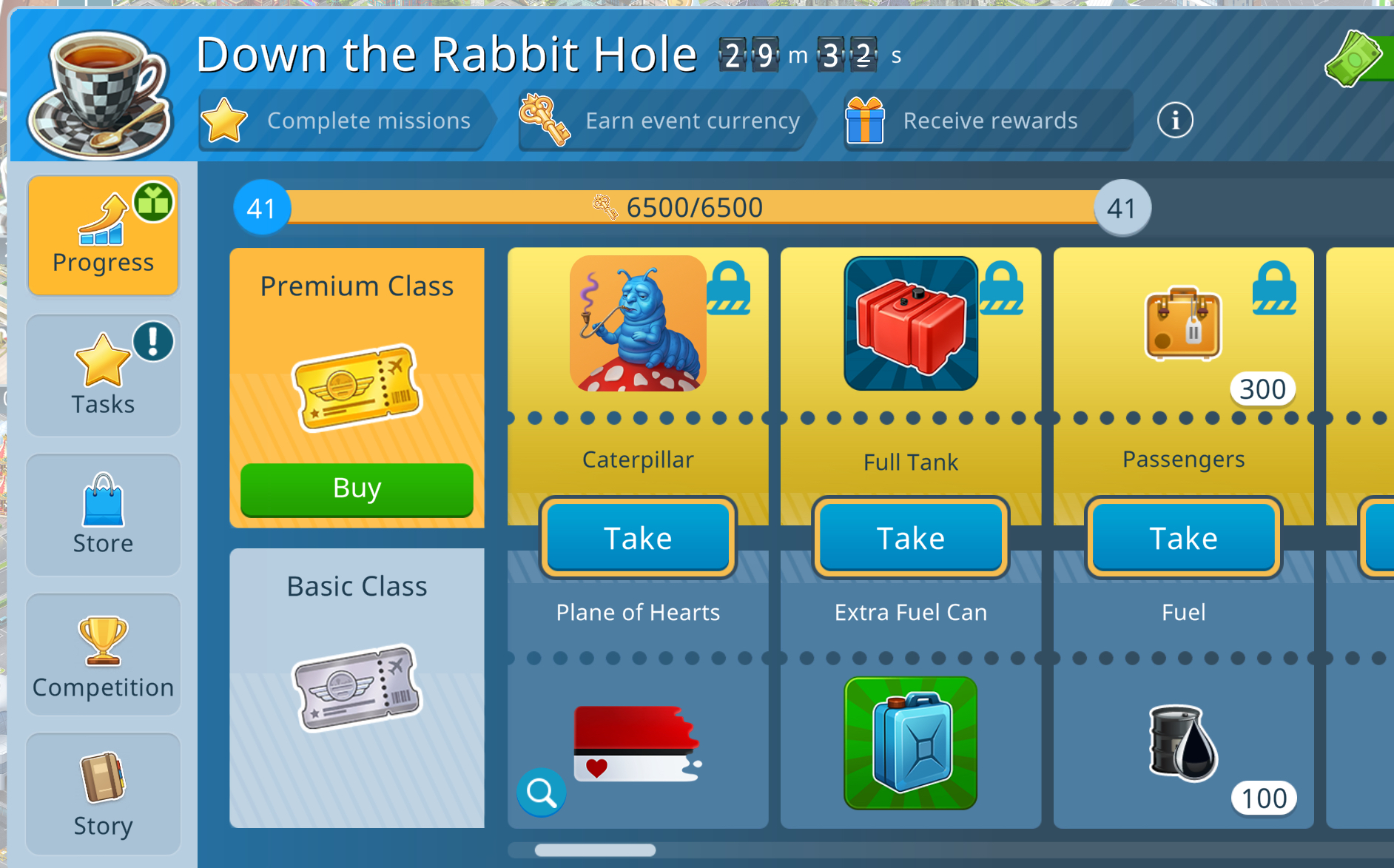
Task: Select the blue Extra Fuel Can icon
Action: 910,743
